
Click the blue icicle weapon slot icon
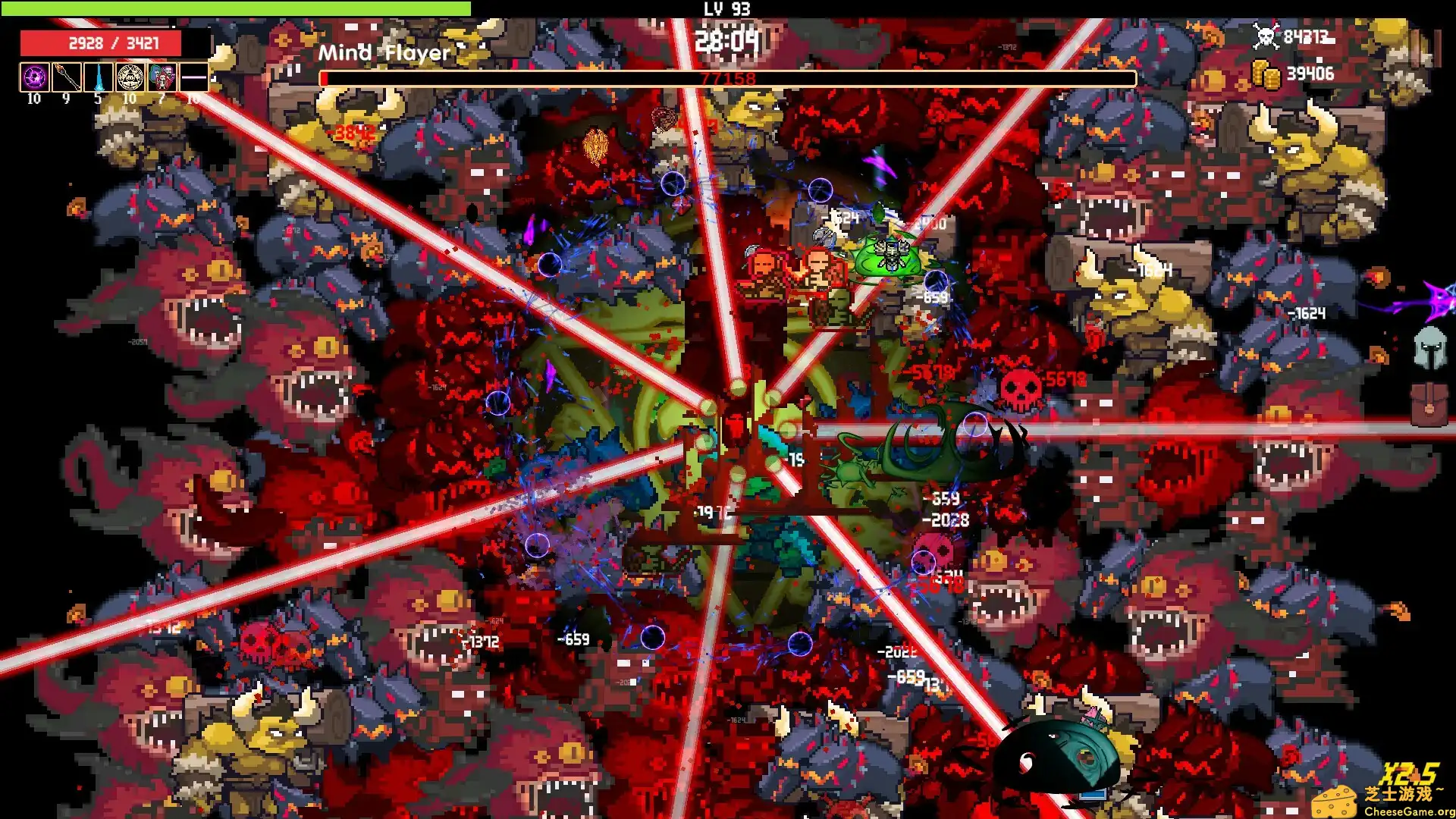point(97,77)
